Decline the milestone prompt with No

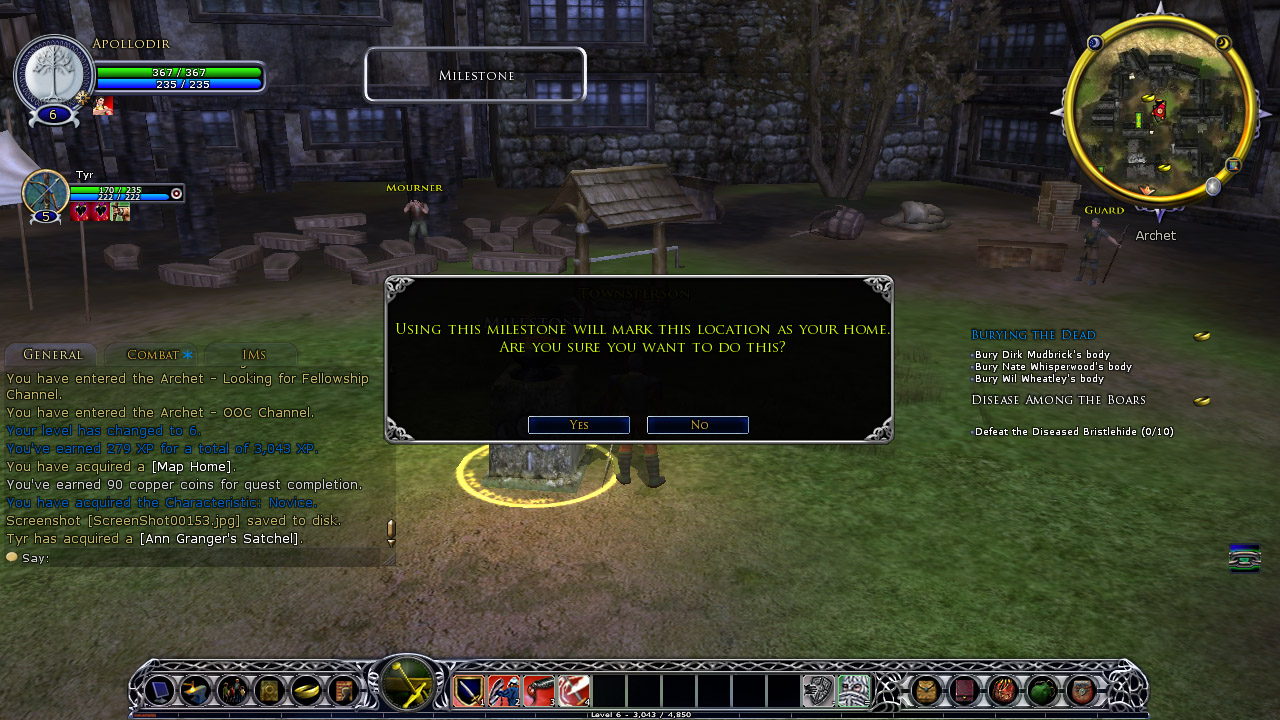[698, 425]
